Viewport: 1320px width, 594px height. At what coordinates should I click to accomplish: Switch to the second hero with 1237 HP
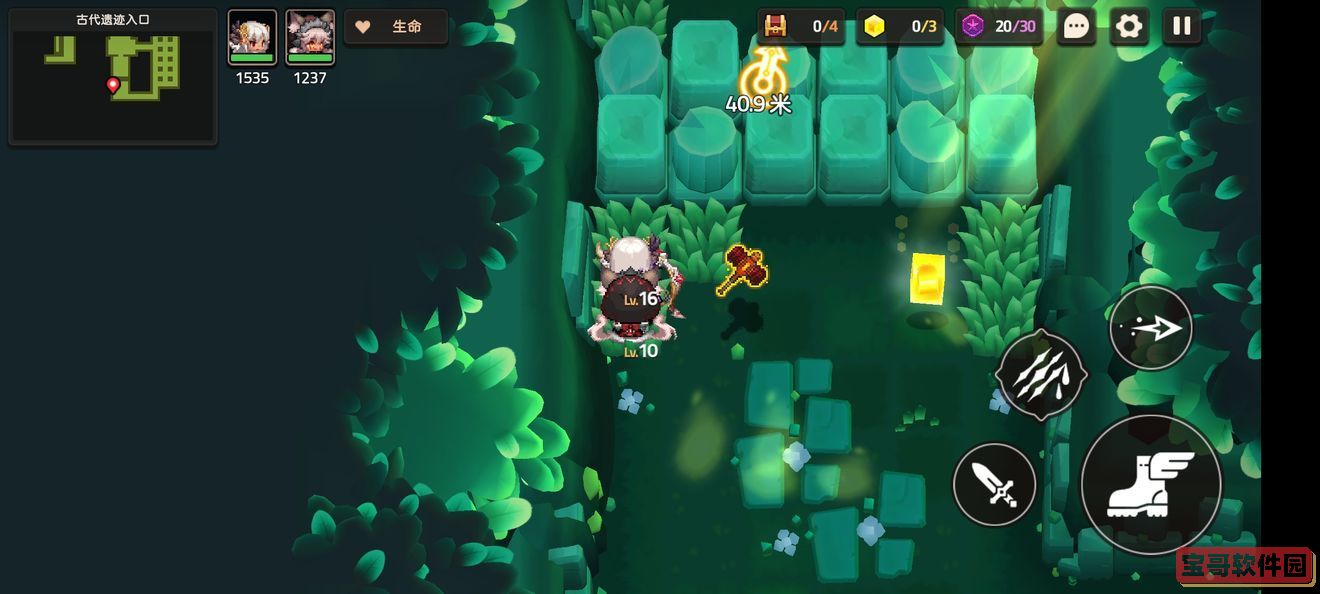(x=310, y=39)
